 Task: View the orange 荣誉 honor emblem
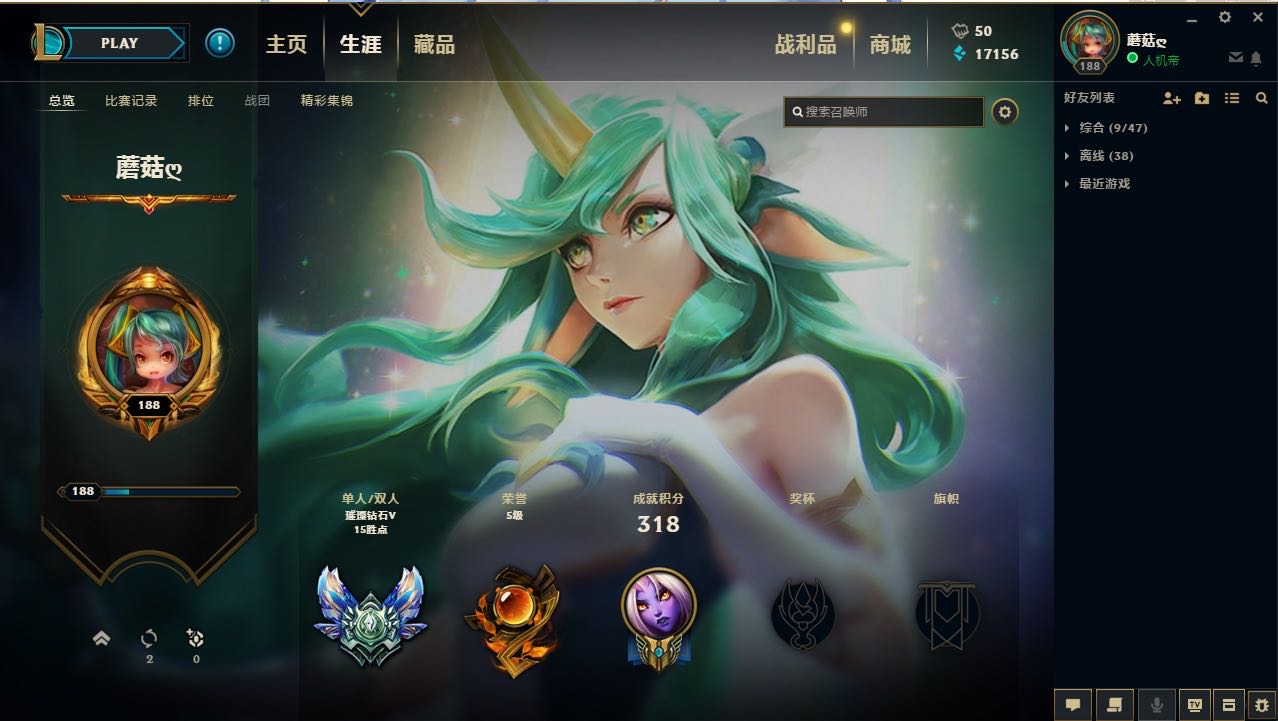coord(512,616)
